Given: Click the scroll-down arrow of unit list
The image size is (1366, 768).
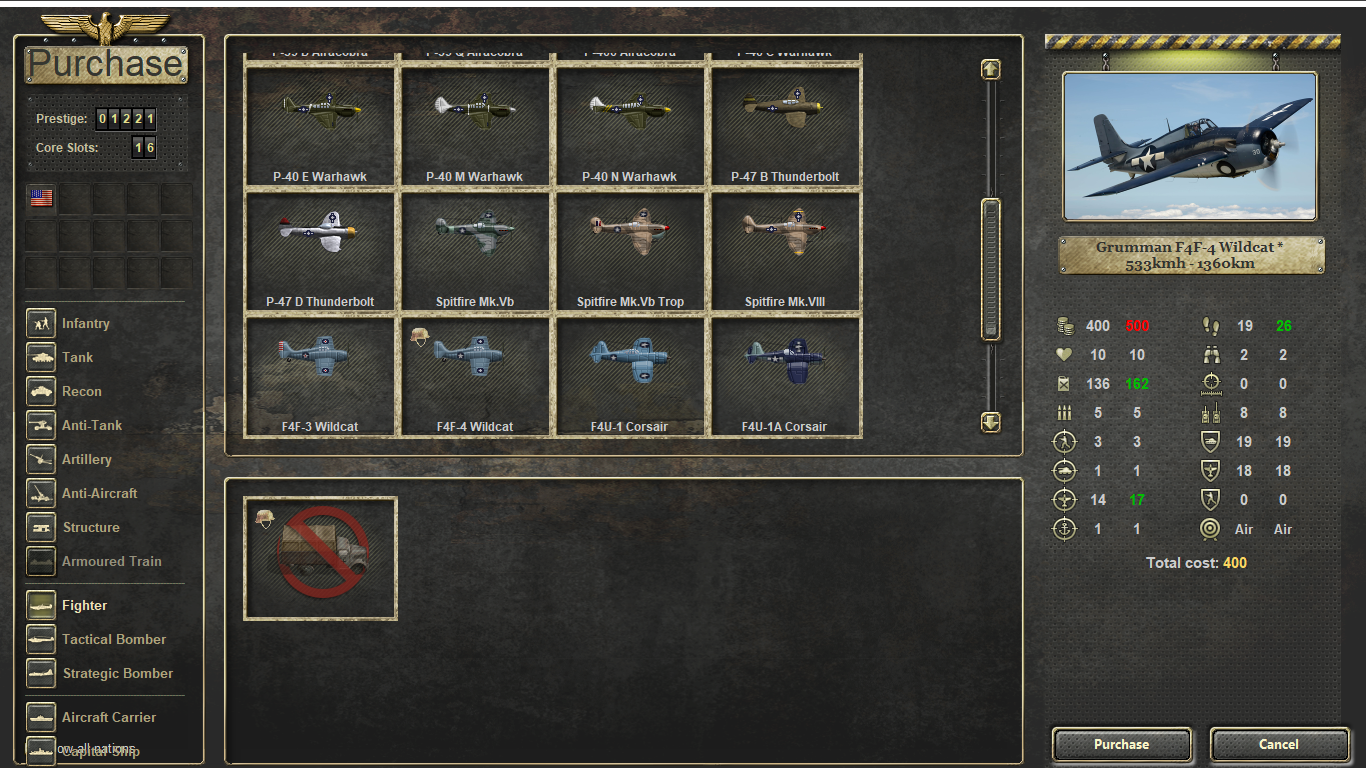Looking at the screenshot, I should tap(990, 422).
